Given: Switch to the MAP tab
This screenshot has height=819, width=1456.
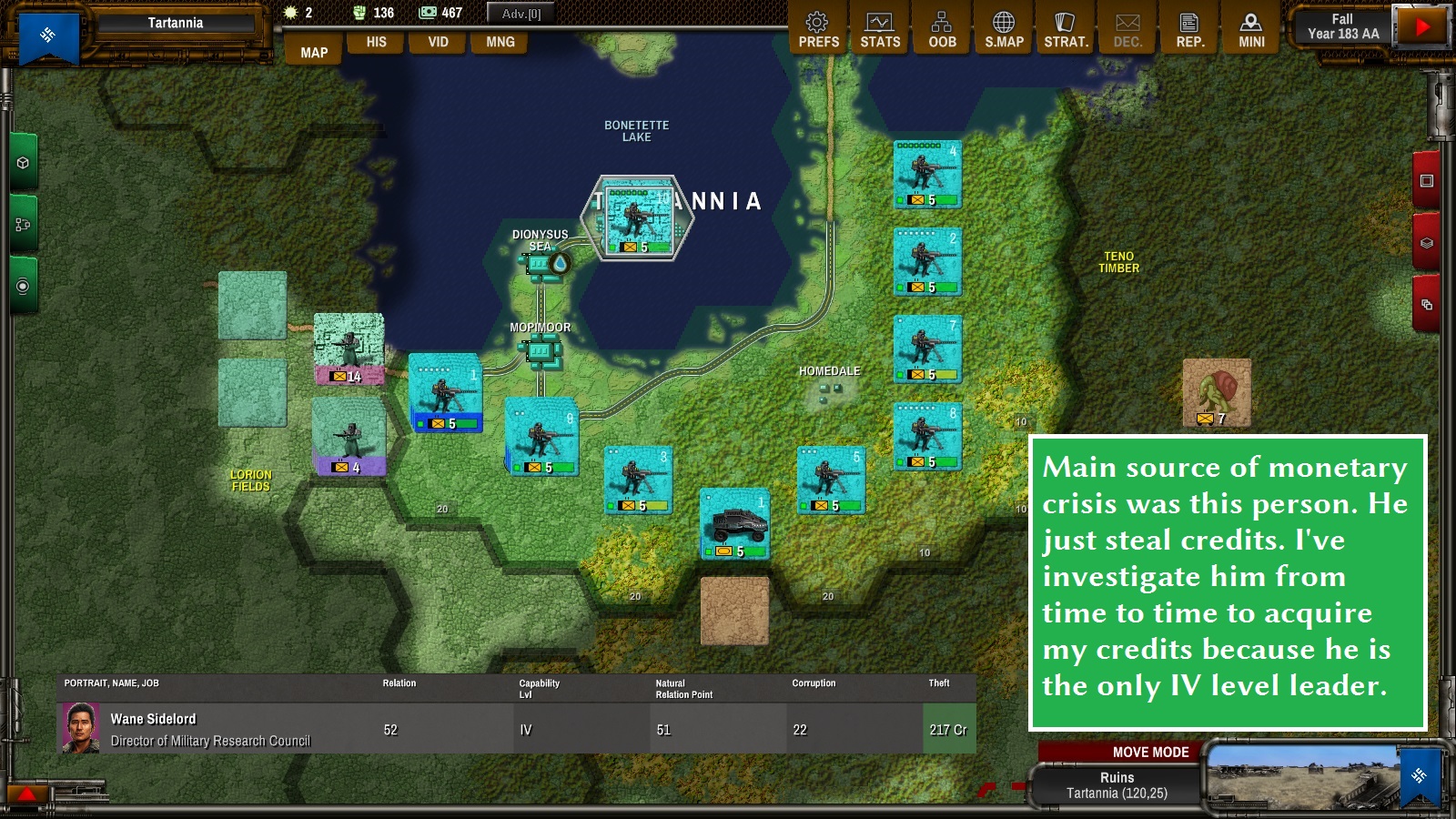Looking at the screenshot, I should [314, 52].
